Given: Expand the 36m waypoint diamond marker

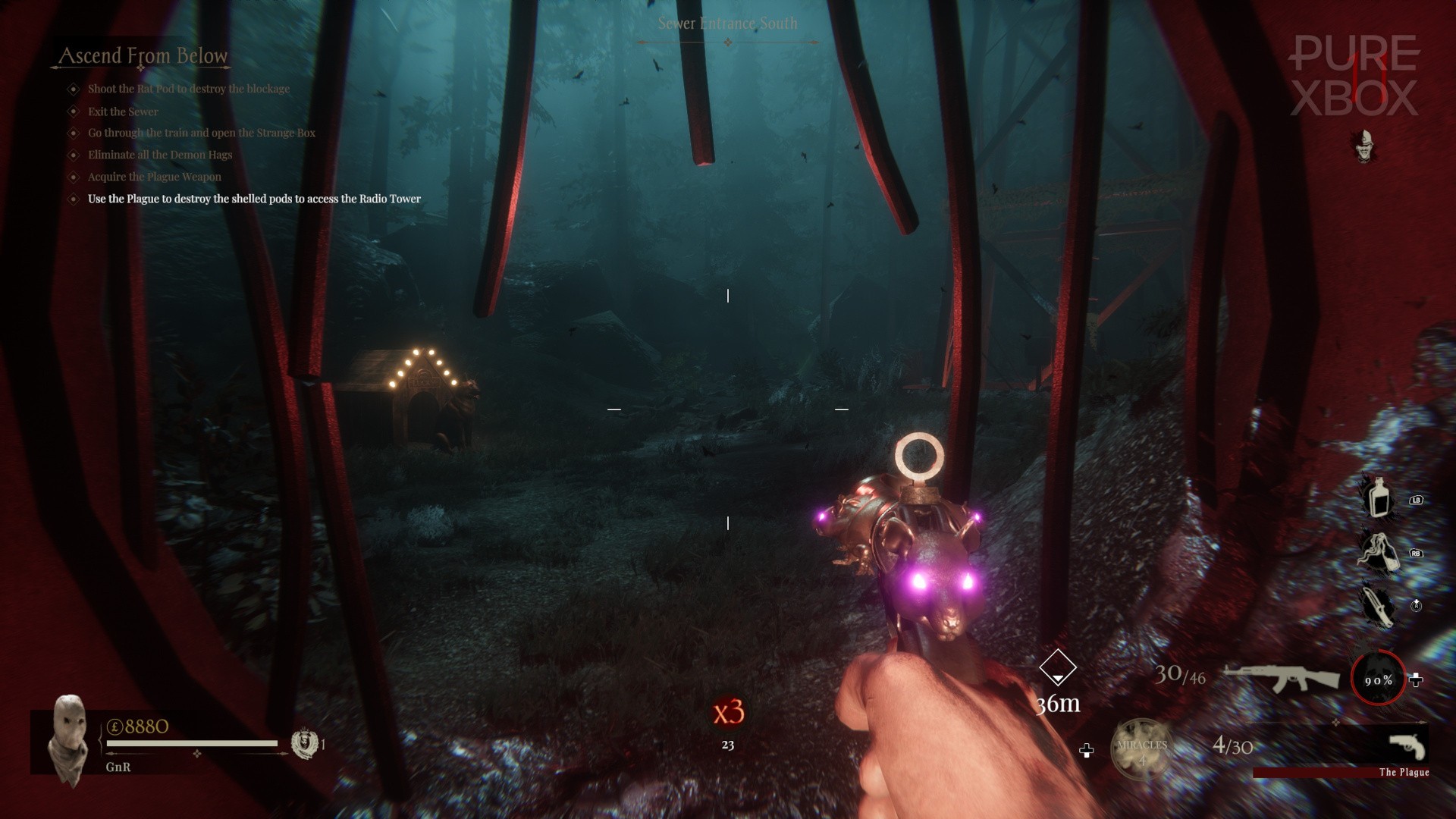Looking at the screenshot, I should (1059, 668).
